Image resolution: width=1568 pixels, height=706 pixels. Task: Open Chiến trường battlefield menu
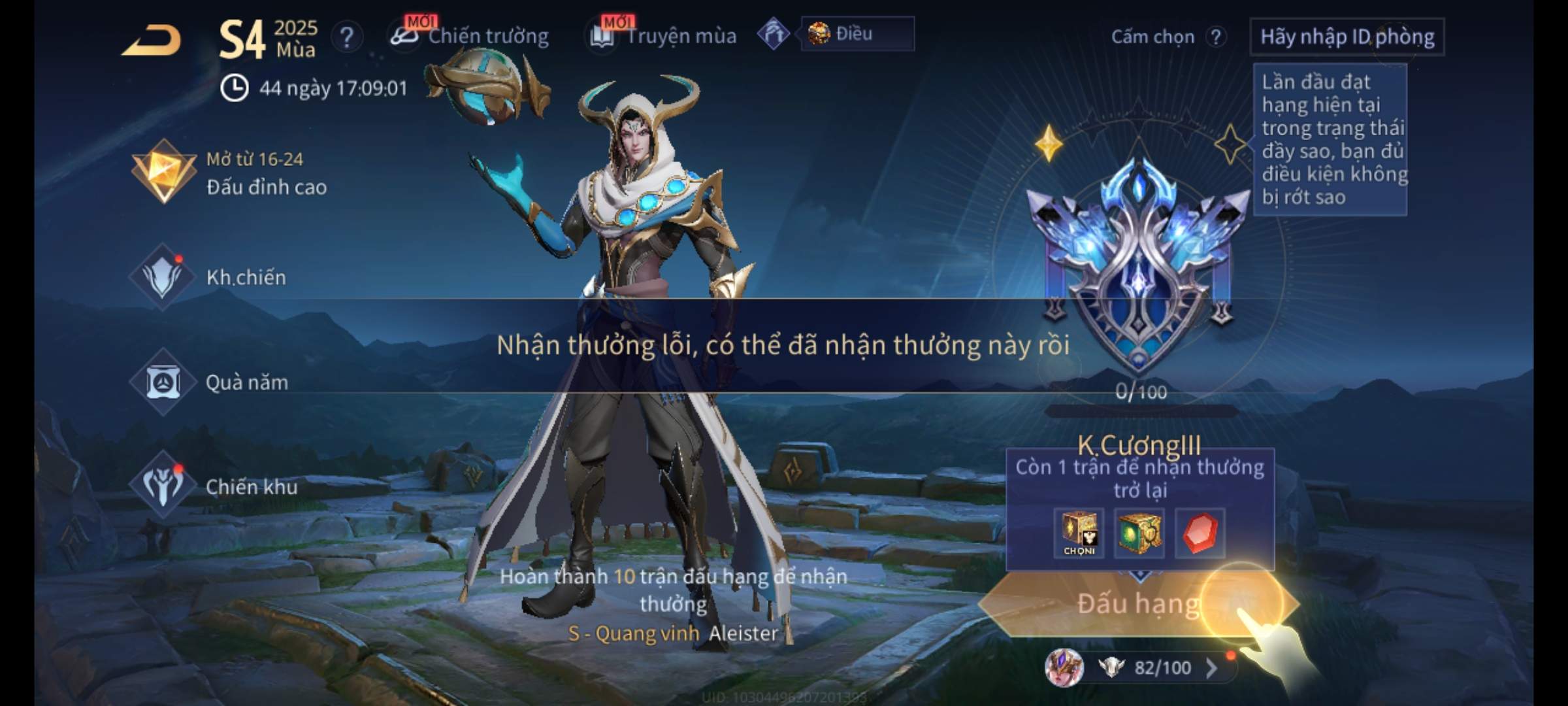470,36
